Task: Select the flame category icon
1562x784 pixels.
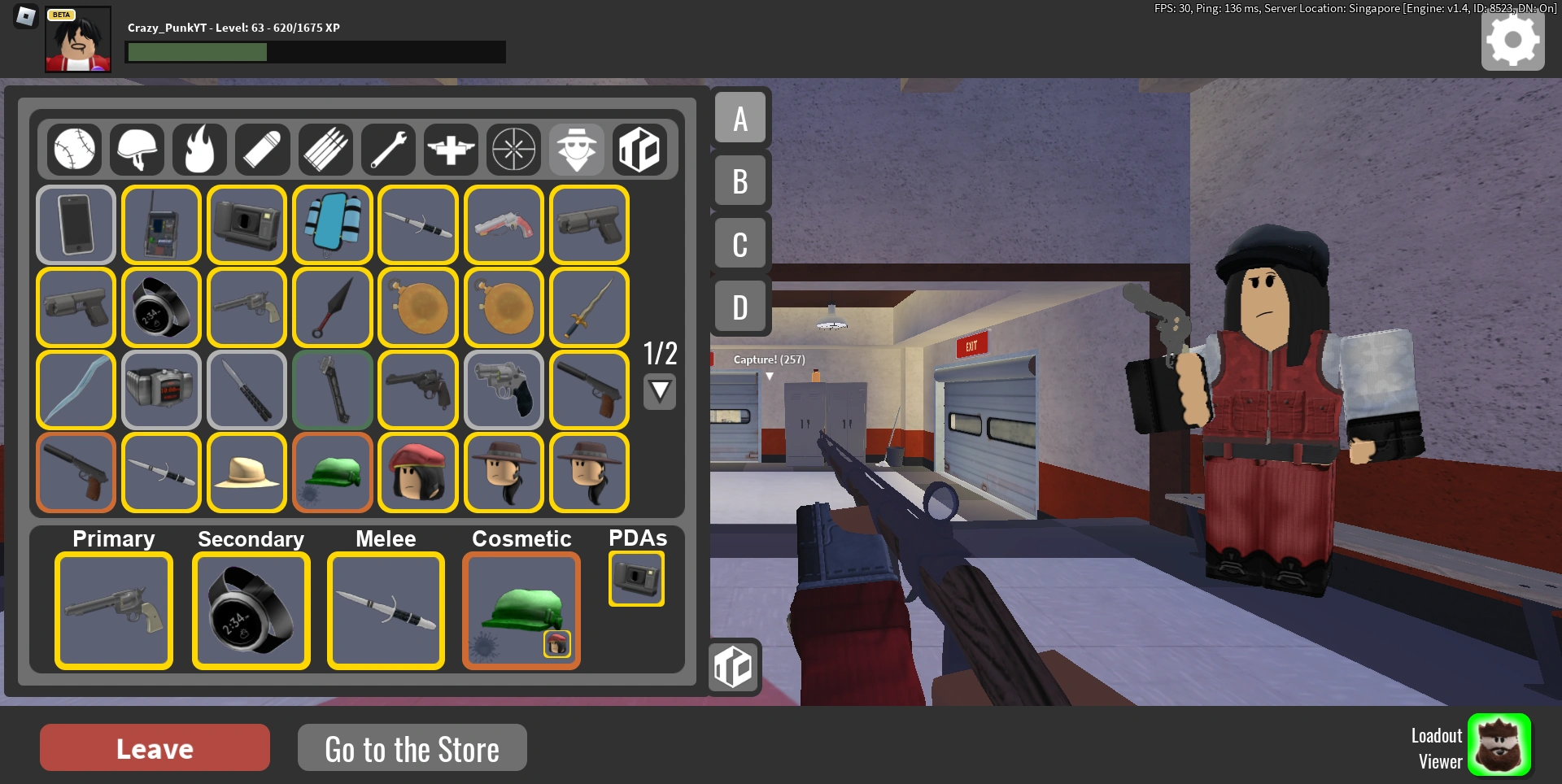Action: (199, 150)
